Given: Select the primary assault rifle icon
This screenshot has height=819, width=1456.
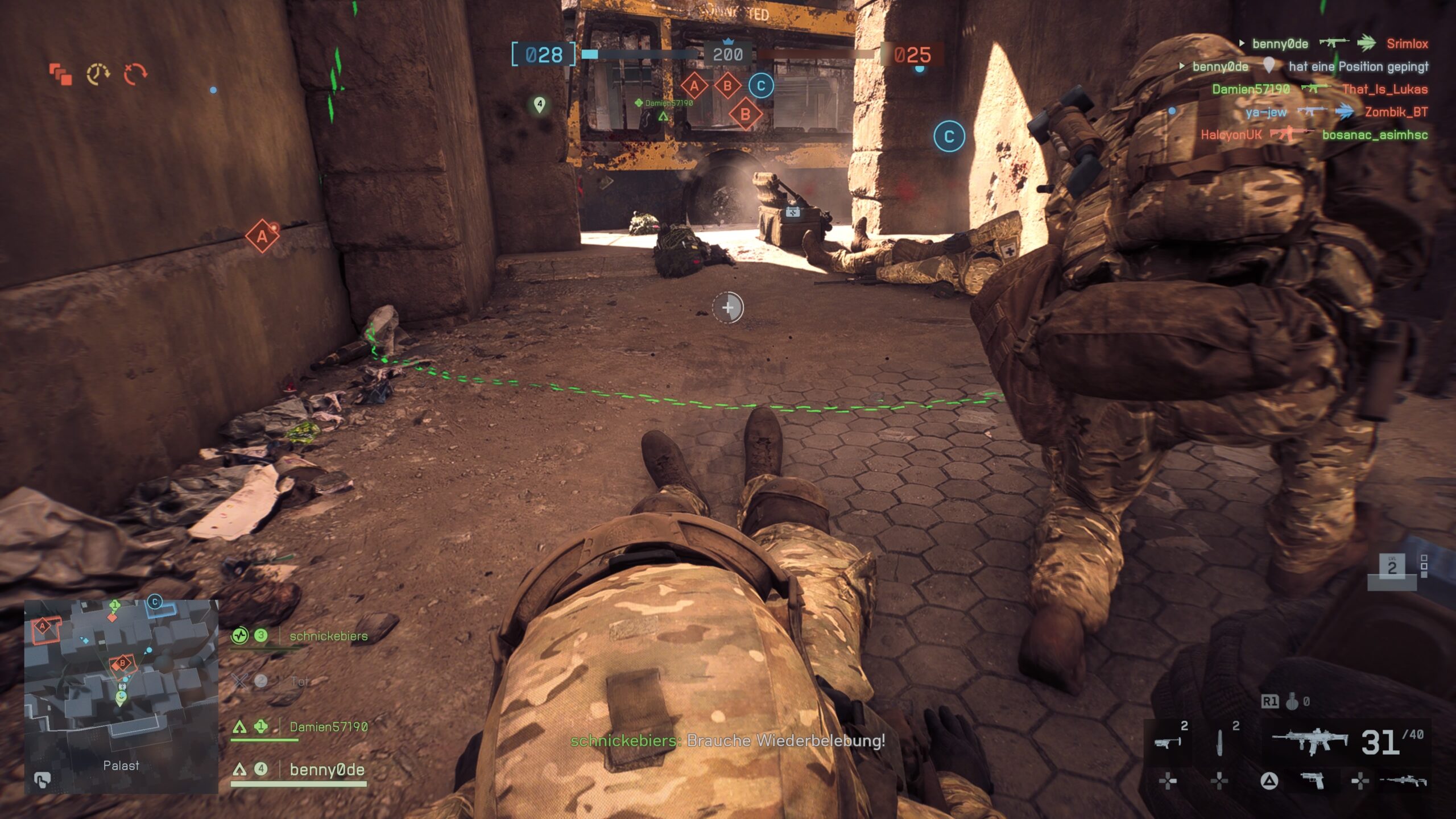Looking at the screenshot, I should tap(1309, 741).
